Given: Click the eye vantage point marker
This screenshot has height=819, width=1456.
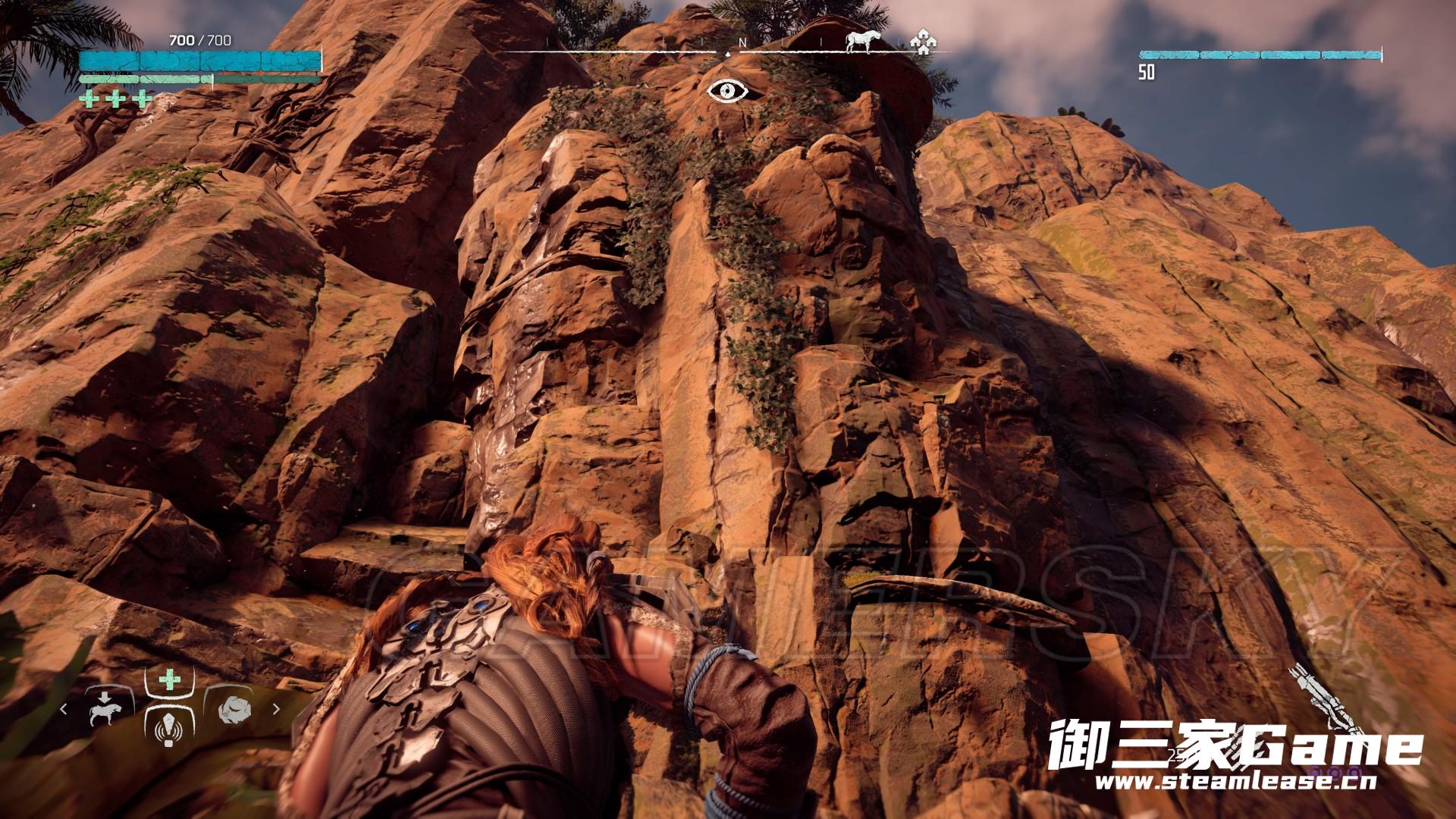Looking at the screenshot, I should click(x=727, y=91).
